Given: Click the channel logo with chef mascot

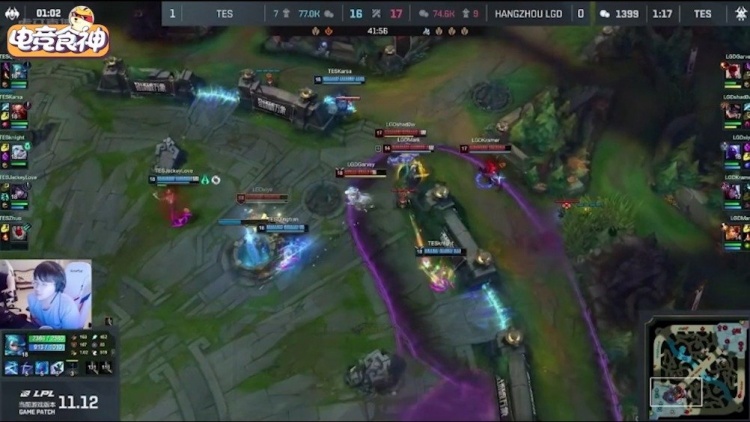Looking at the screenshot, I should (57, 32).
